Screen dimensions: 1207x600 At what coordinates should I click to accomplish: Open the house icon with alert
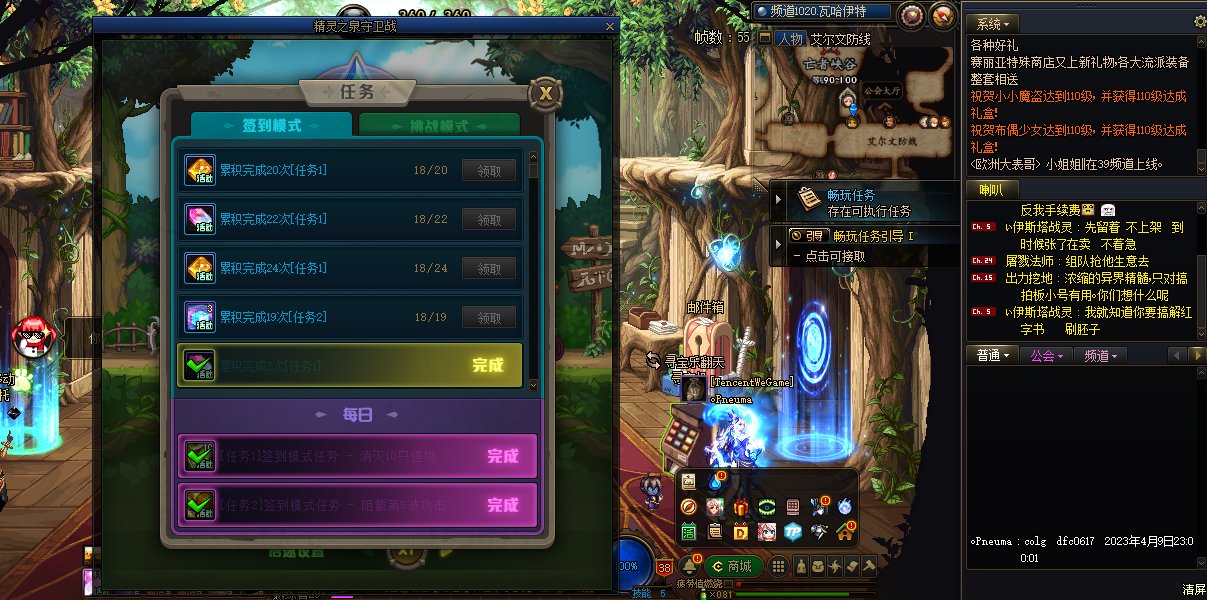(x=845, y=531)
